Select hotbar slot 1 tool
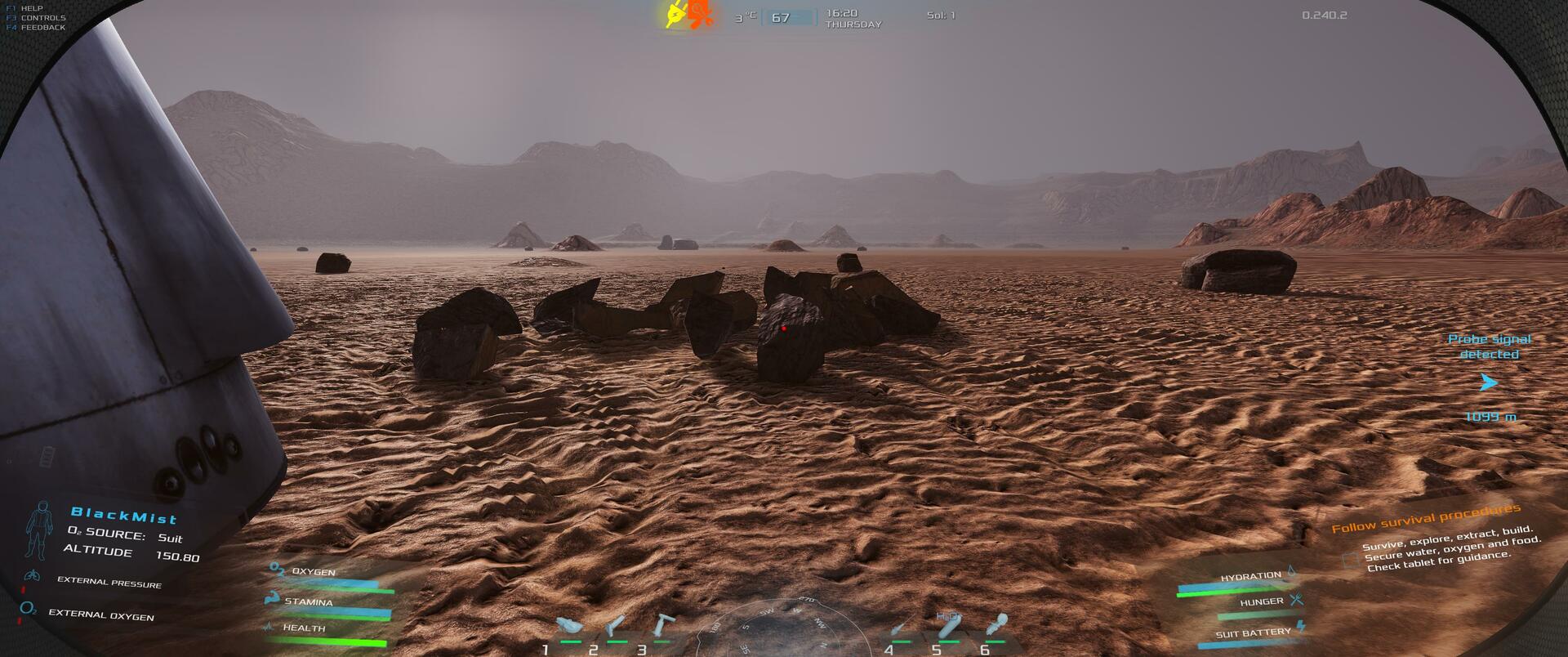1568x657 pixels. [x=569, y=628]
